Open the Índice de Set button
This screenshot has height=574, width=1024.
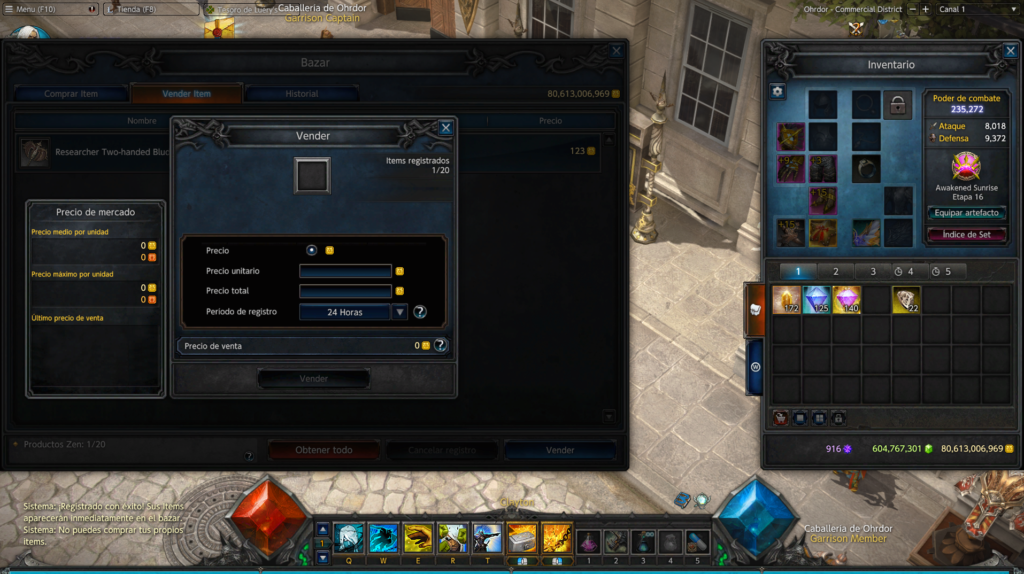pos(966,235)
